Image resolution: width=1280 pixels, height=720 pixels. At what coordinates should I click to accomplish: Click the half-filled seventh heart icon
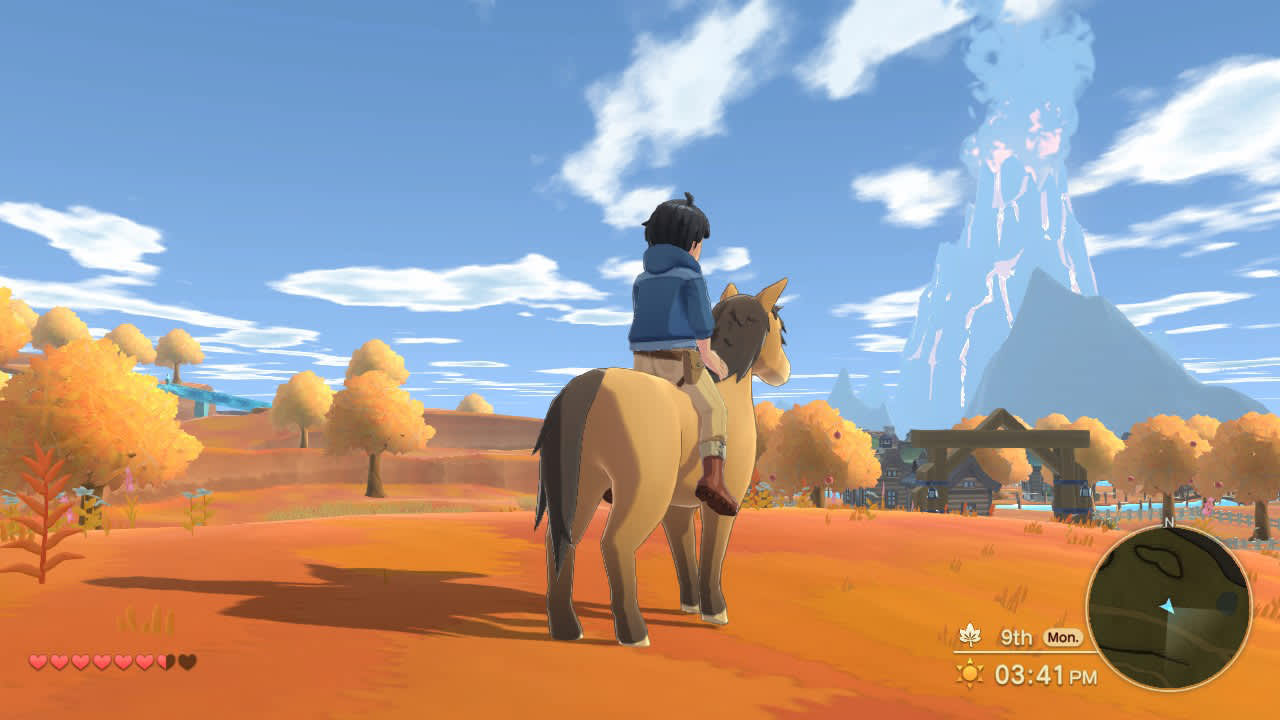click(165, 661)
